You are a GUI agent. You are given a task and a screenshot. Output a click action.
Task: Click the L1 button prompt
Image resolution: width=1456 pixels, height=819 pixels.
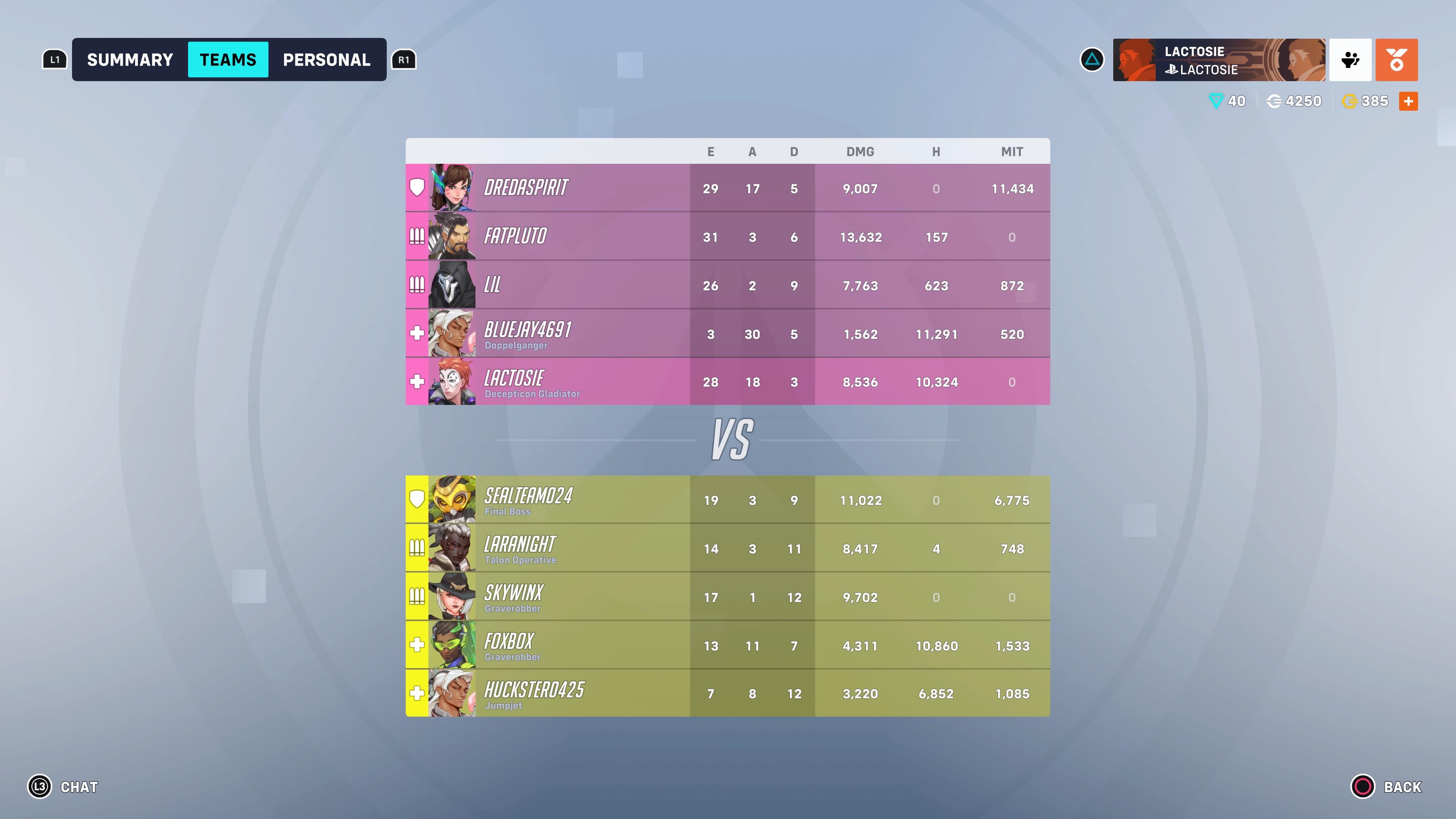pos(54,60)
